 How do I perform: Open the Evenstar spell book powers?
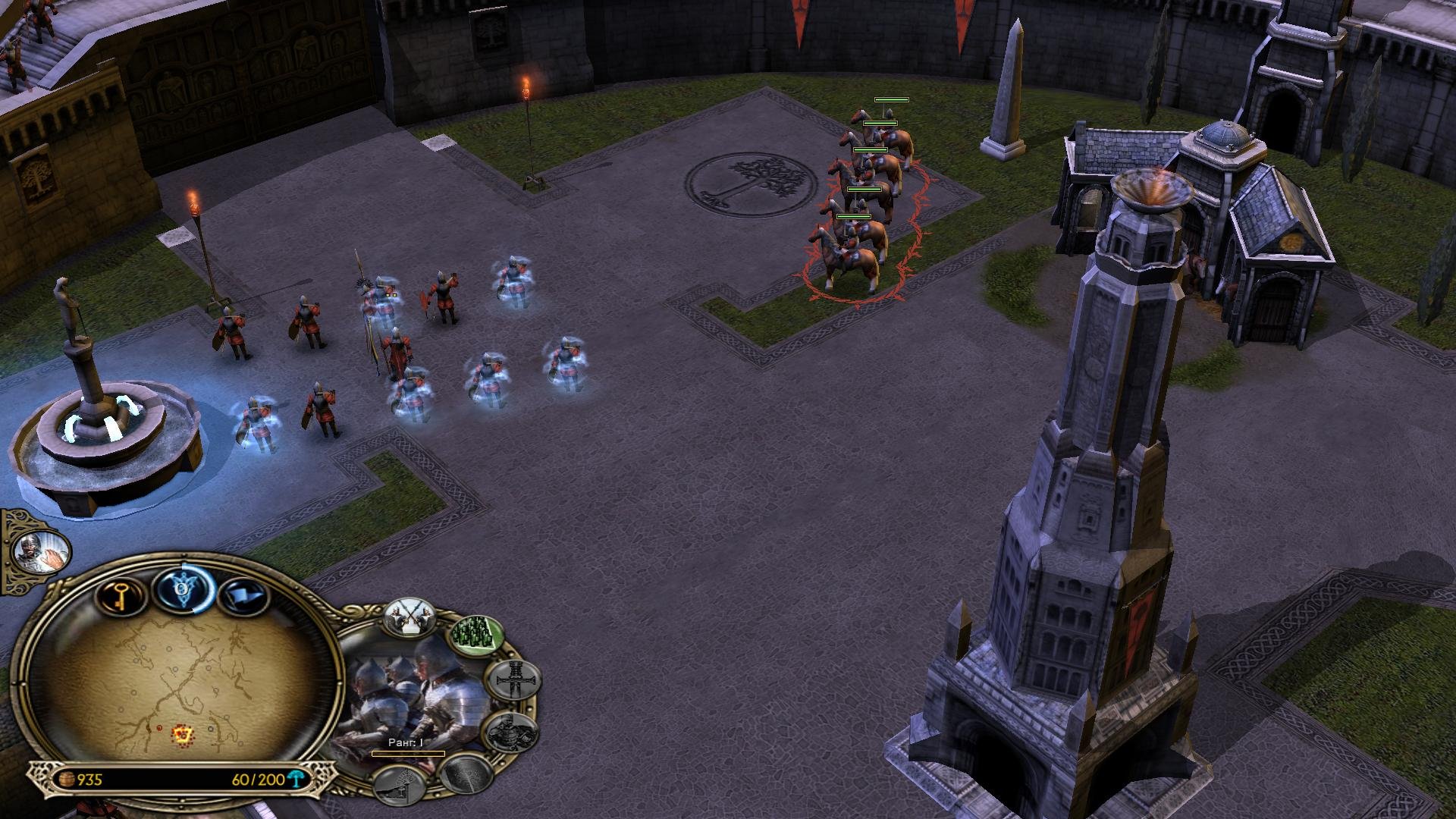pos(182,588)
